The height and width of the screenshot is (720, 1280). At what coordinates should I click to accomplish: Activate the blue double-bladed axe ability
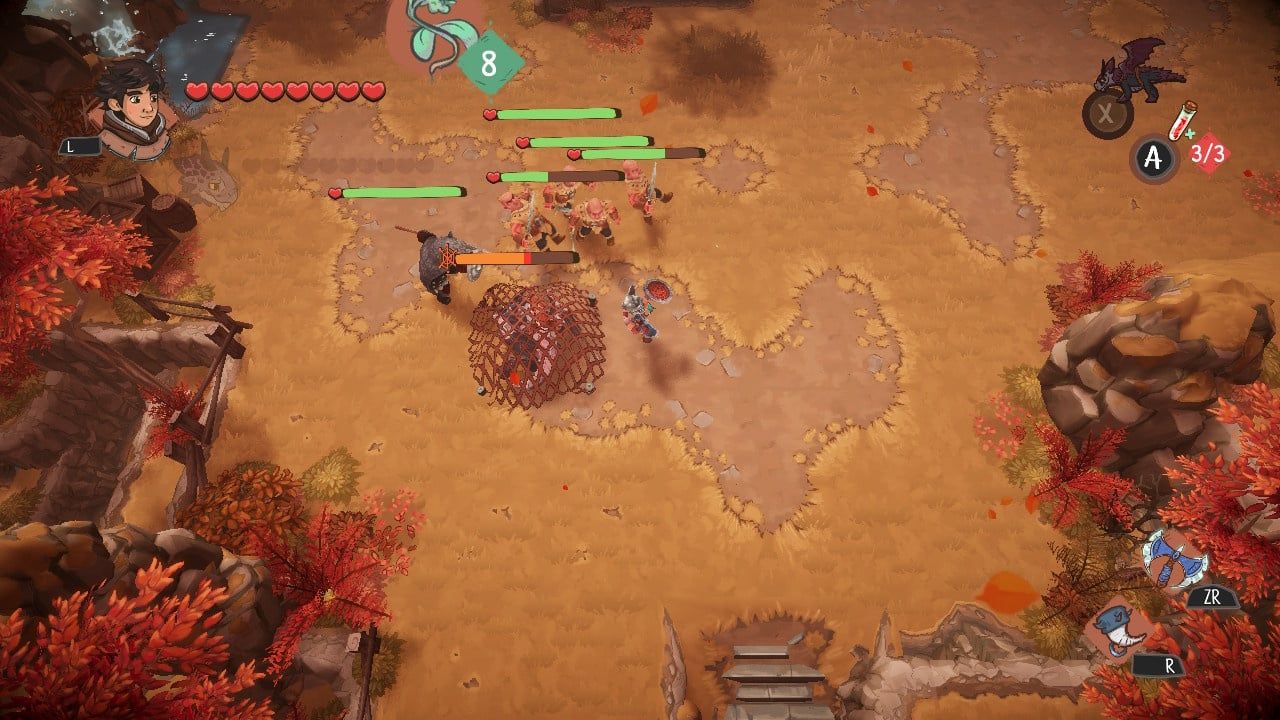[x=1173, y=560]
